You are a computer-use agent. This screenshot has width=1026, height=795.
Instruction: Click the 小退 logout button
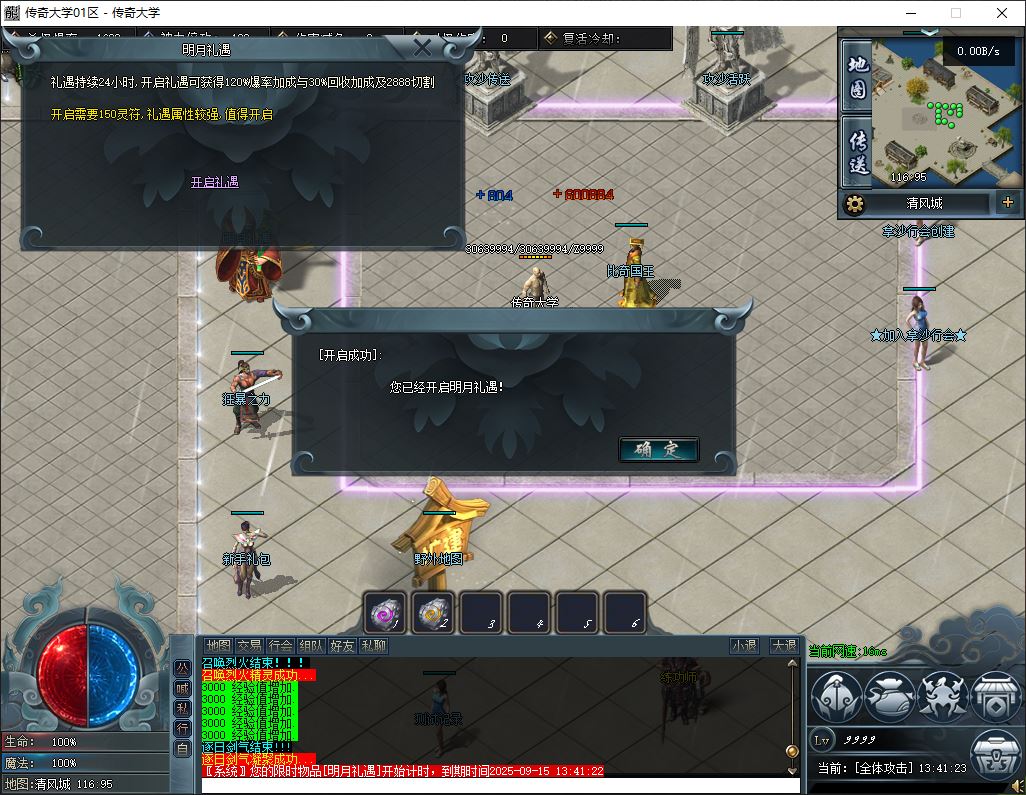pos(744,646)
